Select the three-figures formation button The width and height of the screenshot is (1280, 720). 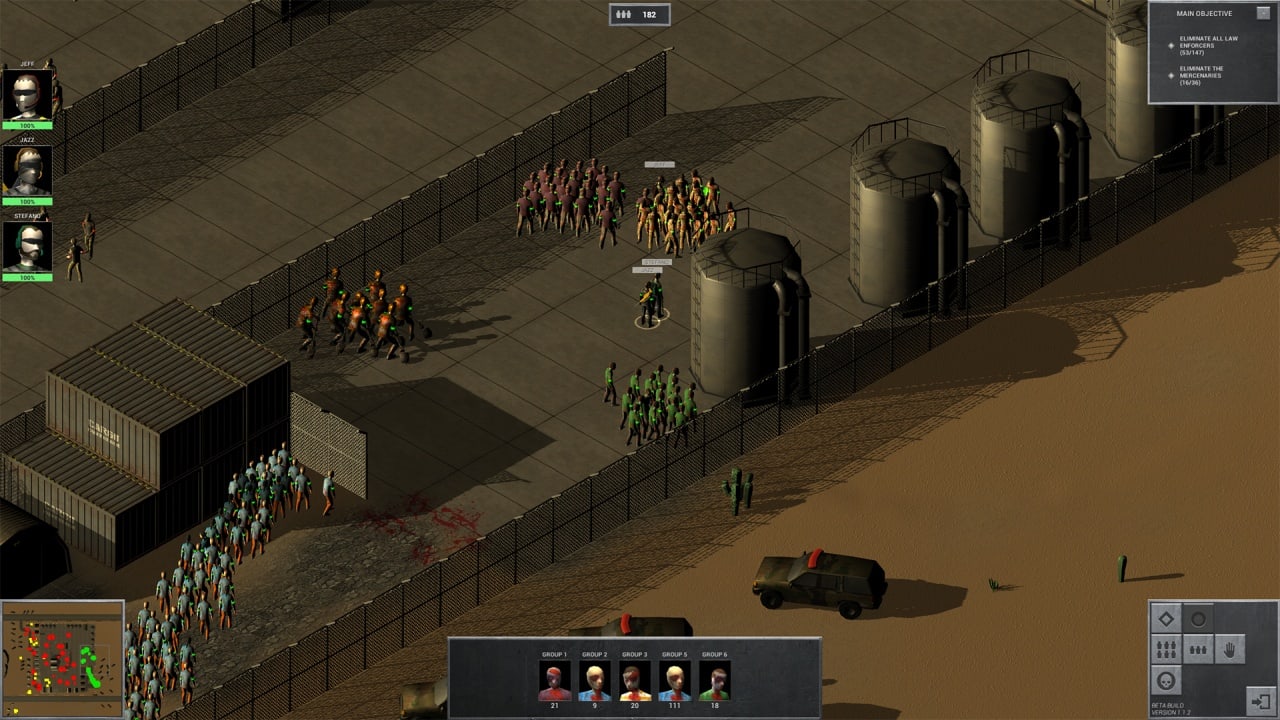[x=1198, y=650]
